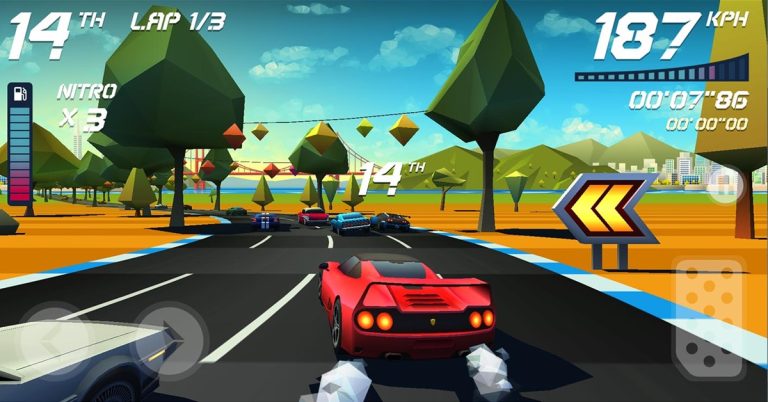
Task: Tap the steer right arrow button
Action: point(169,336)
